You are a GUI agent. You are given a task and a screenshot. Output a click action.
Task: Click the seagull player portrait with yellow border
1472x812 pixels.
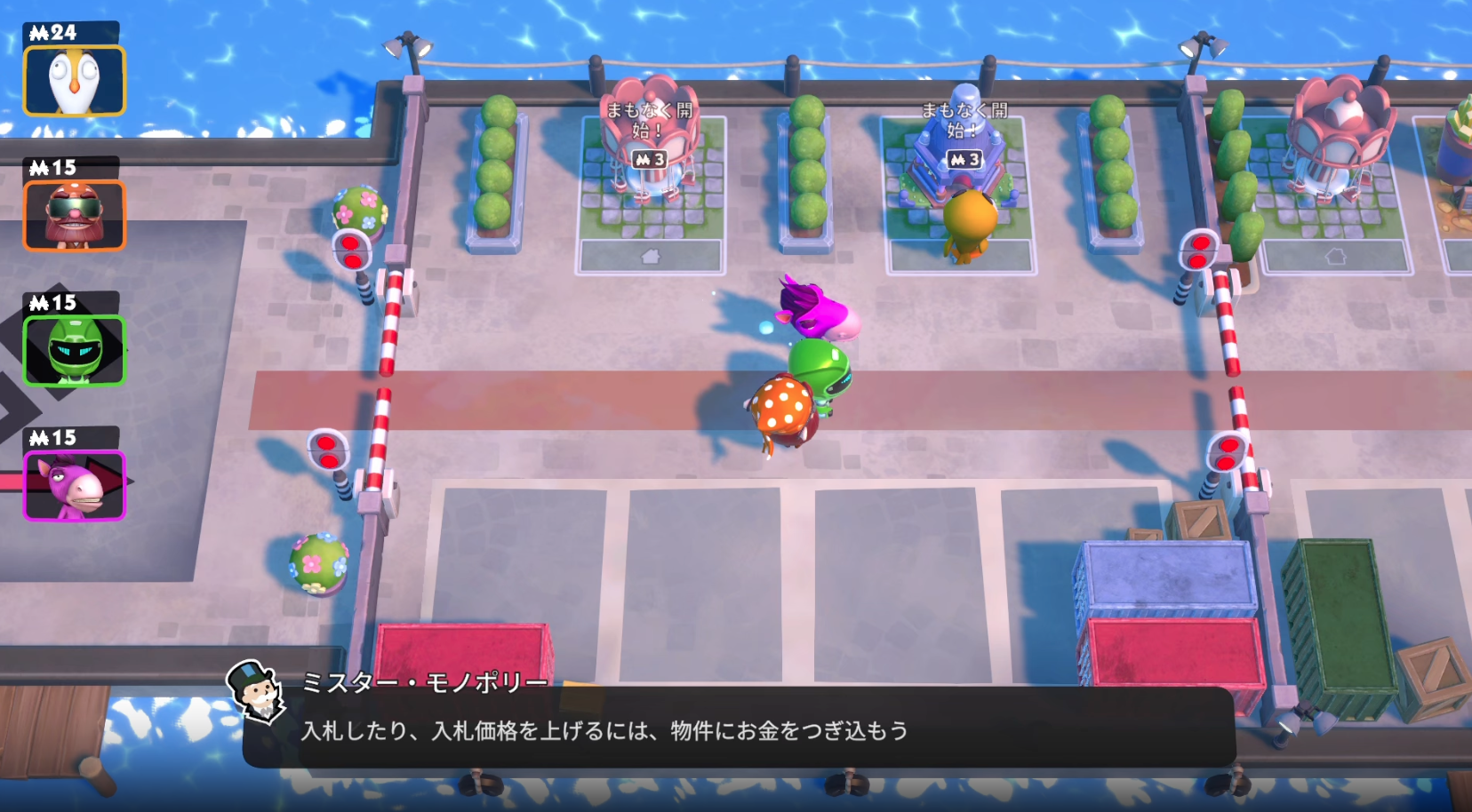pos(75,80)
